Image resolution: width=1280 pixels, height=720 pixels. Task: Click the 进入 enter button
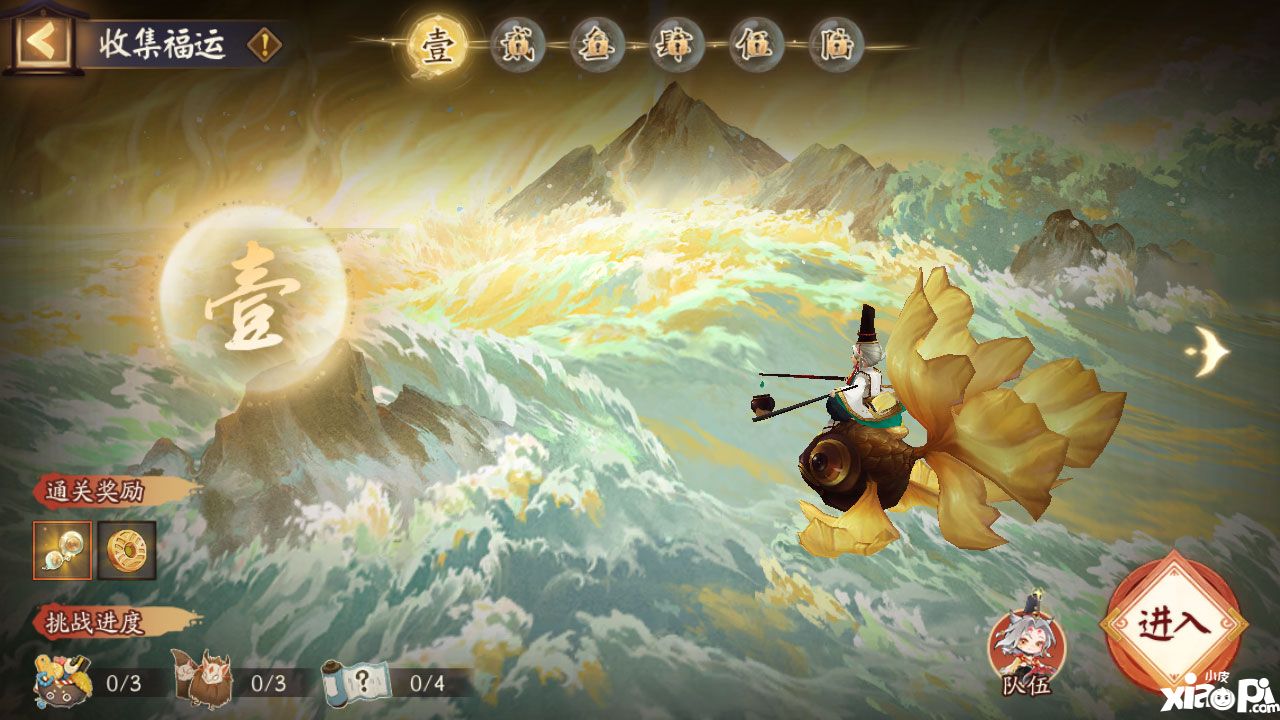pyautogui.click(x=1173, y=623)
